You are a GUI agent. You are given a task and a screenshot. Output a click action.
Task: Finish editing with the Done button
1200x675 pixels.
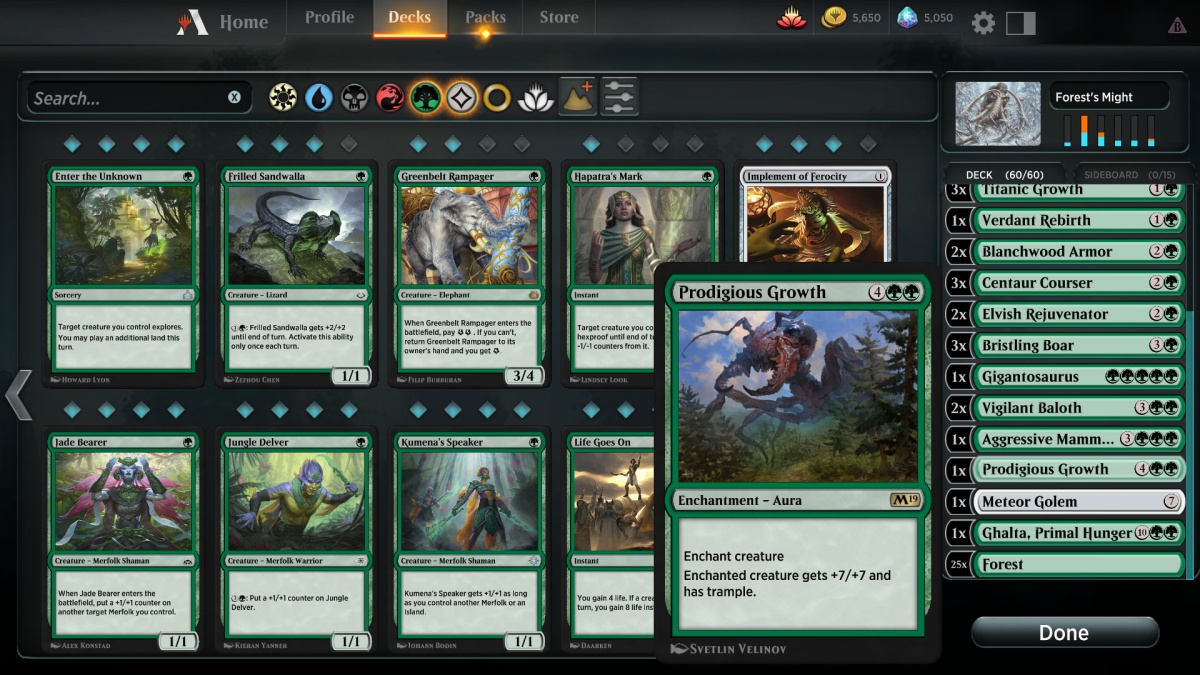1064,633
